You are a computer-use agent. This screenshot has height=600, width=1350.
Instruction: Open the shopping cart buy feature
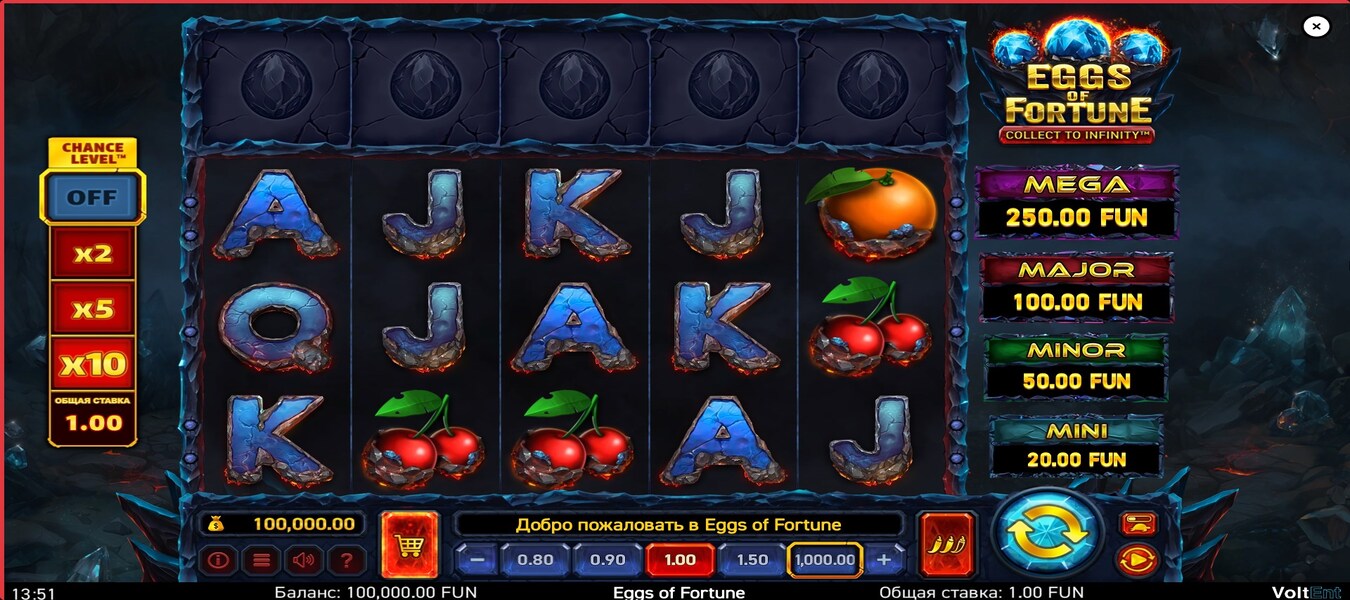[x=410, y=544]
